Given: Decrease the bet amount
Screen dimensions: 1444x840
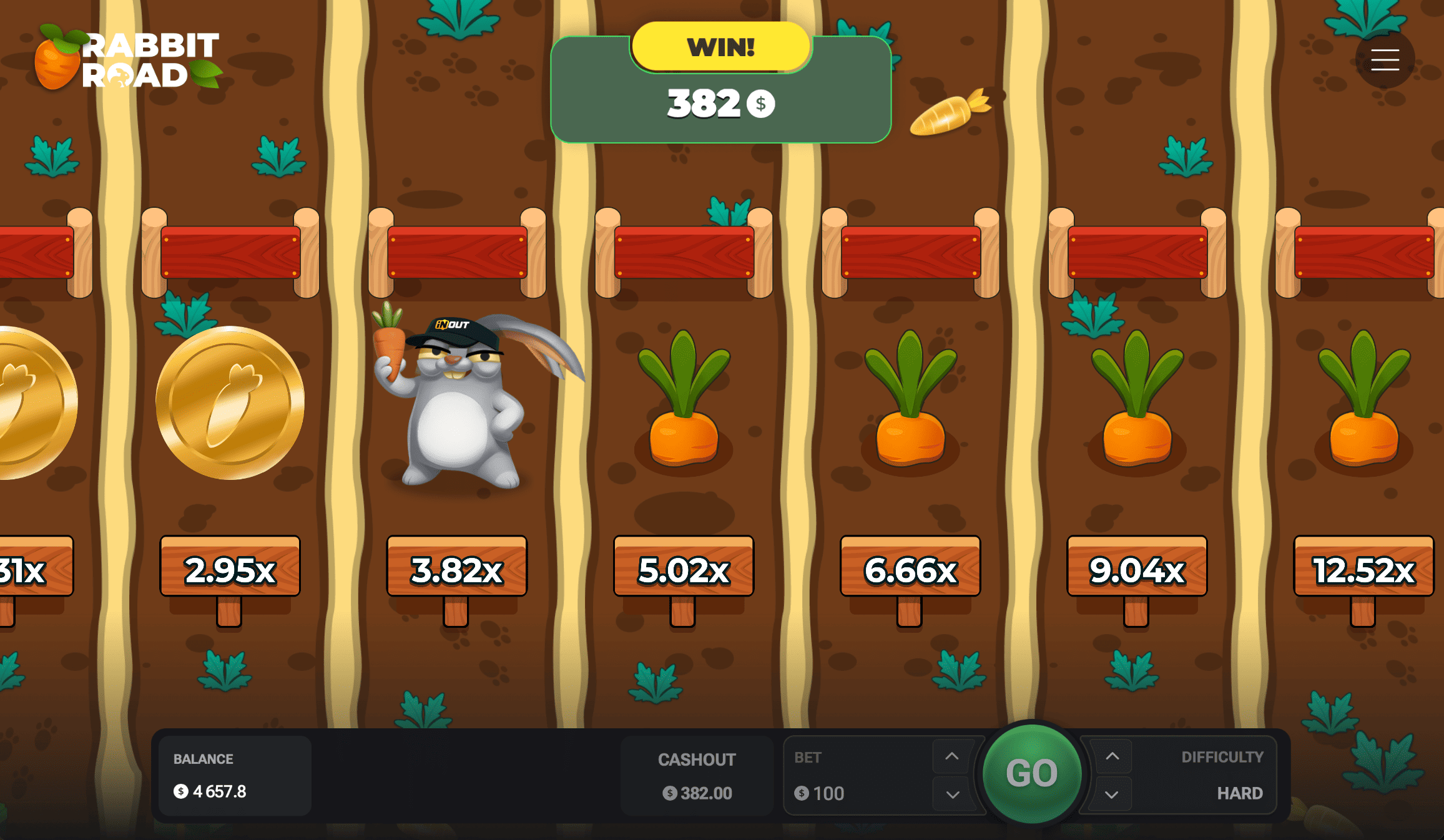Looking at the screenshot, I should 952,794.
